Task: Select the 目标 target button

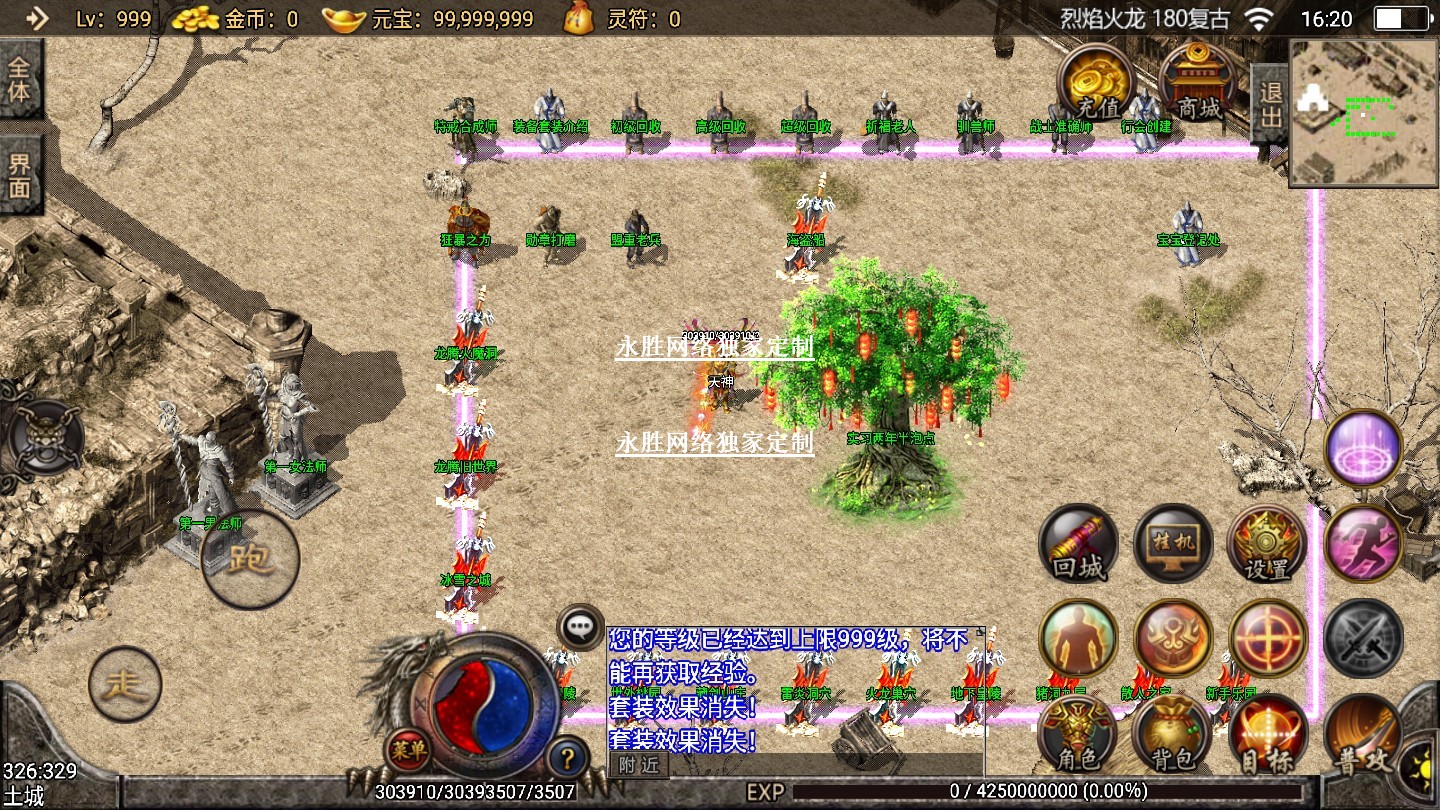Action: point(1267,734)
